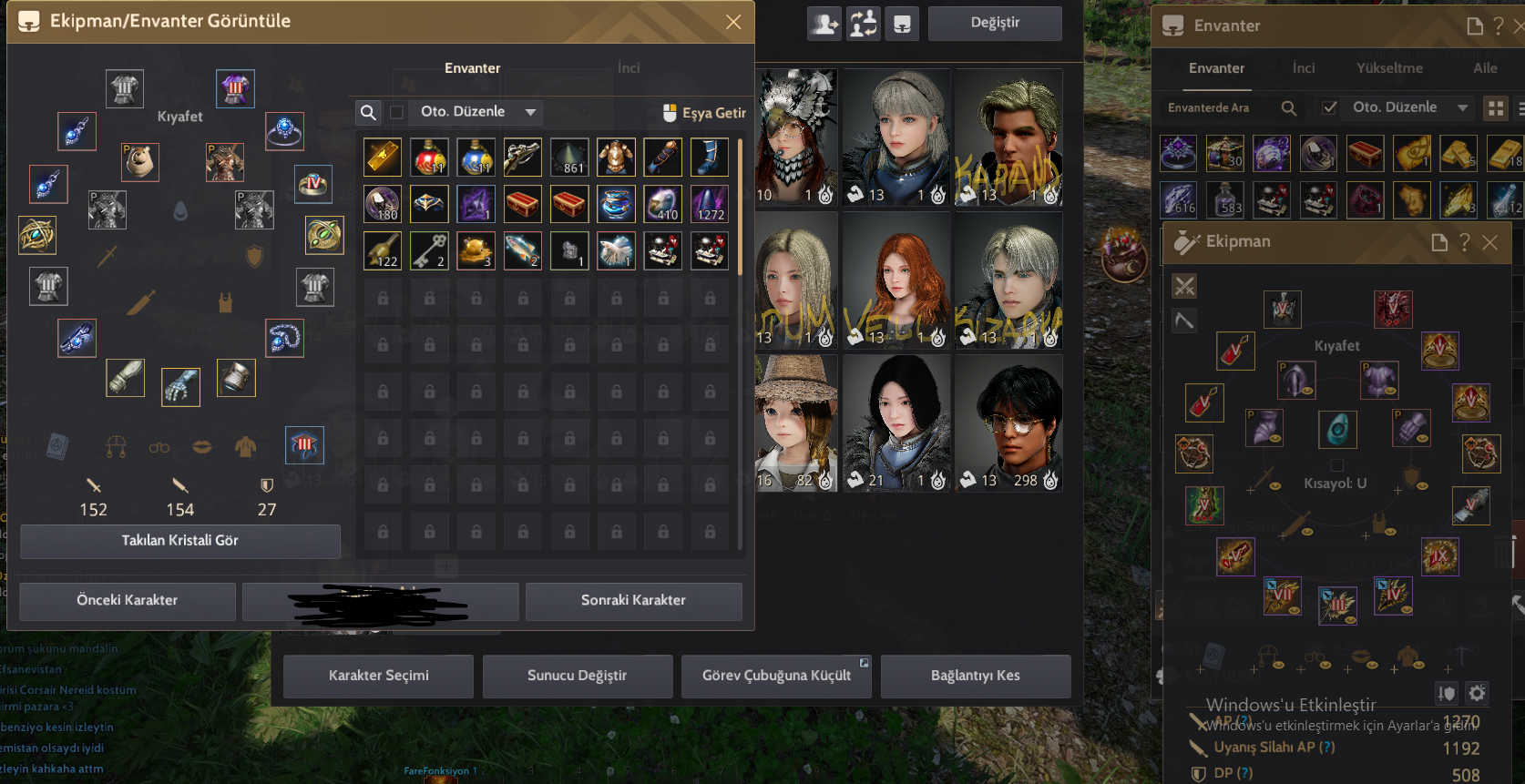This screenshot has width=1525, height=784.
Task: Select the key item slot
Action: (x=429, y=250)
